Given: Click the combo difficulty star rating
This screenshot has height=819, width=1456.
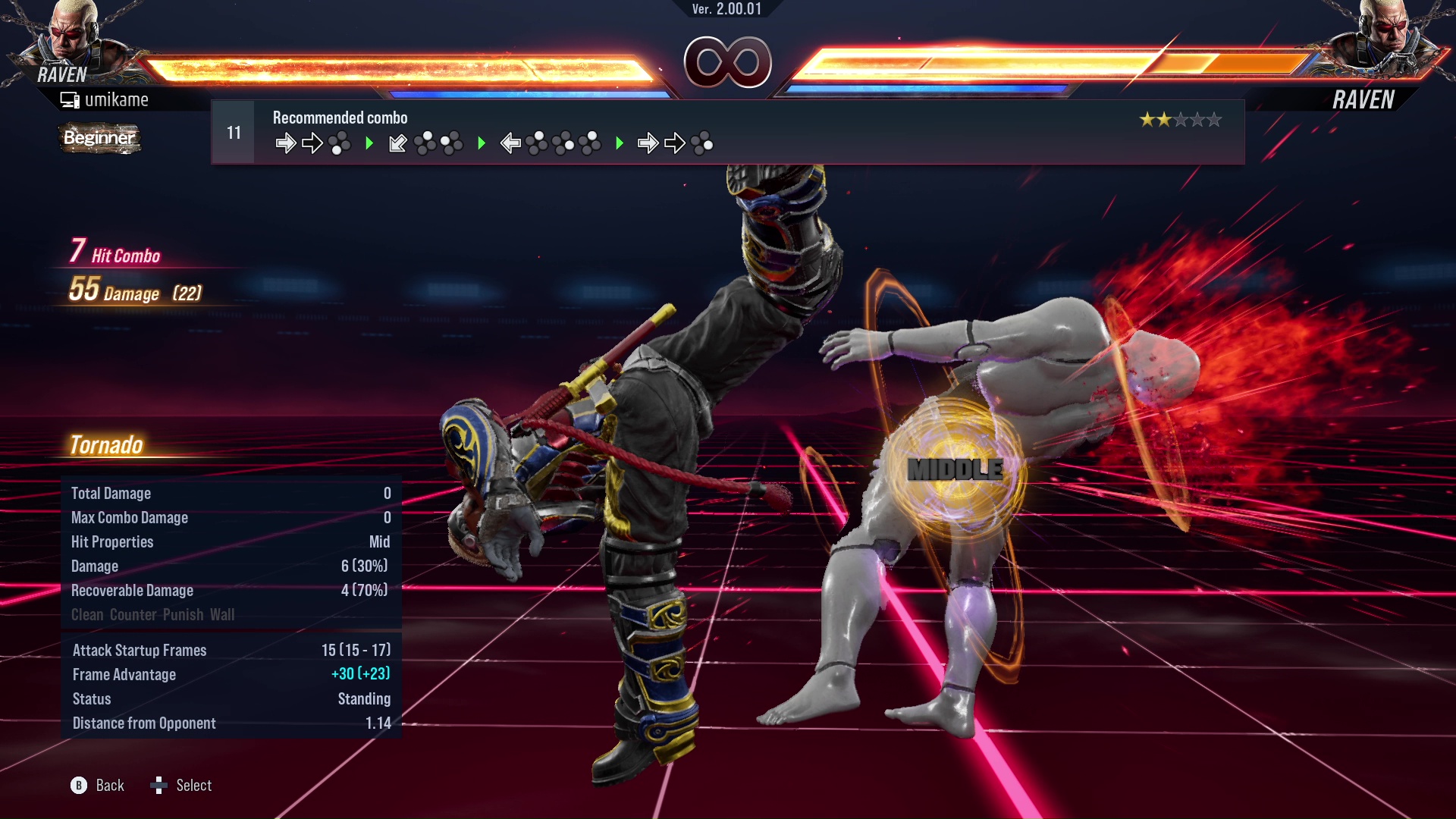Looking at the screenshot, I should (1180, 120).
